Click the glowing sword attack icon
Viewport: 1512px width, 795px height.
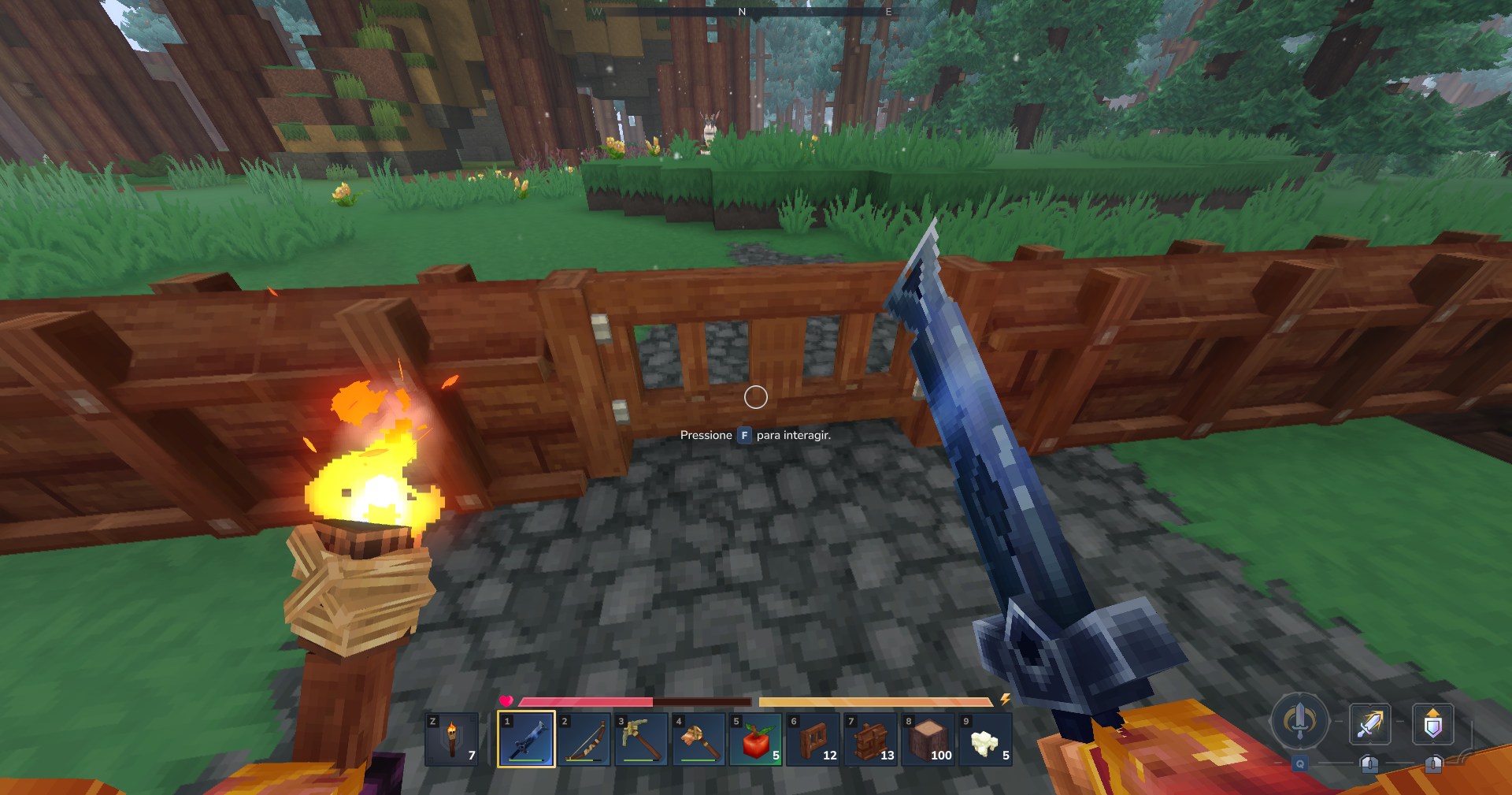click(1370, 723)
